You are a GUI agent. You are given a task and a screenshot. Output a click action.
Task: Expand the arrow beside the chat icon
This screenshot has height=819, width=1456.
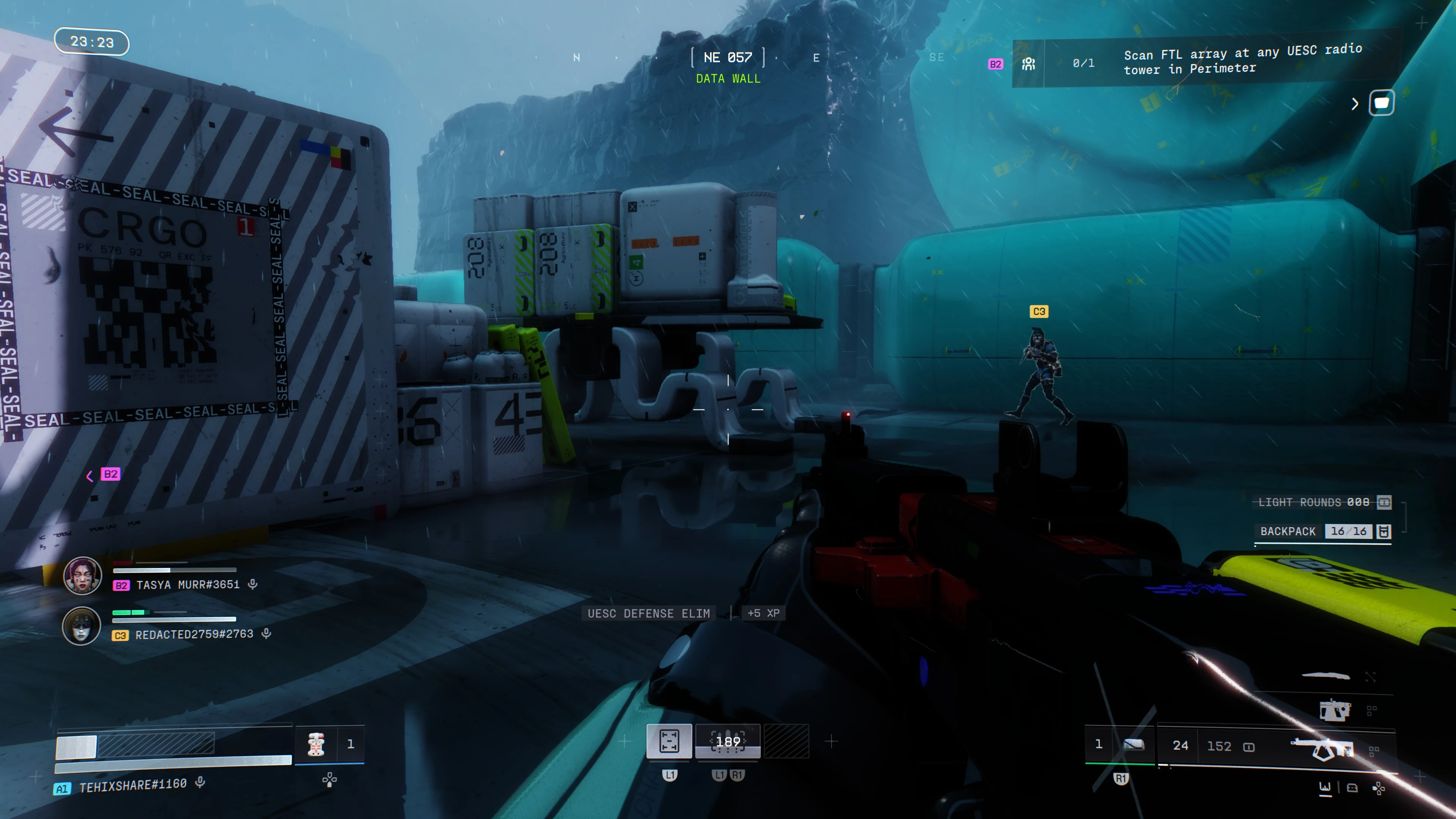[1355, 104]
